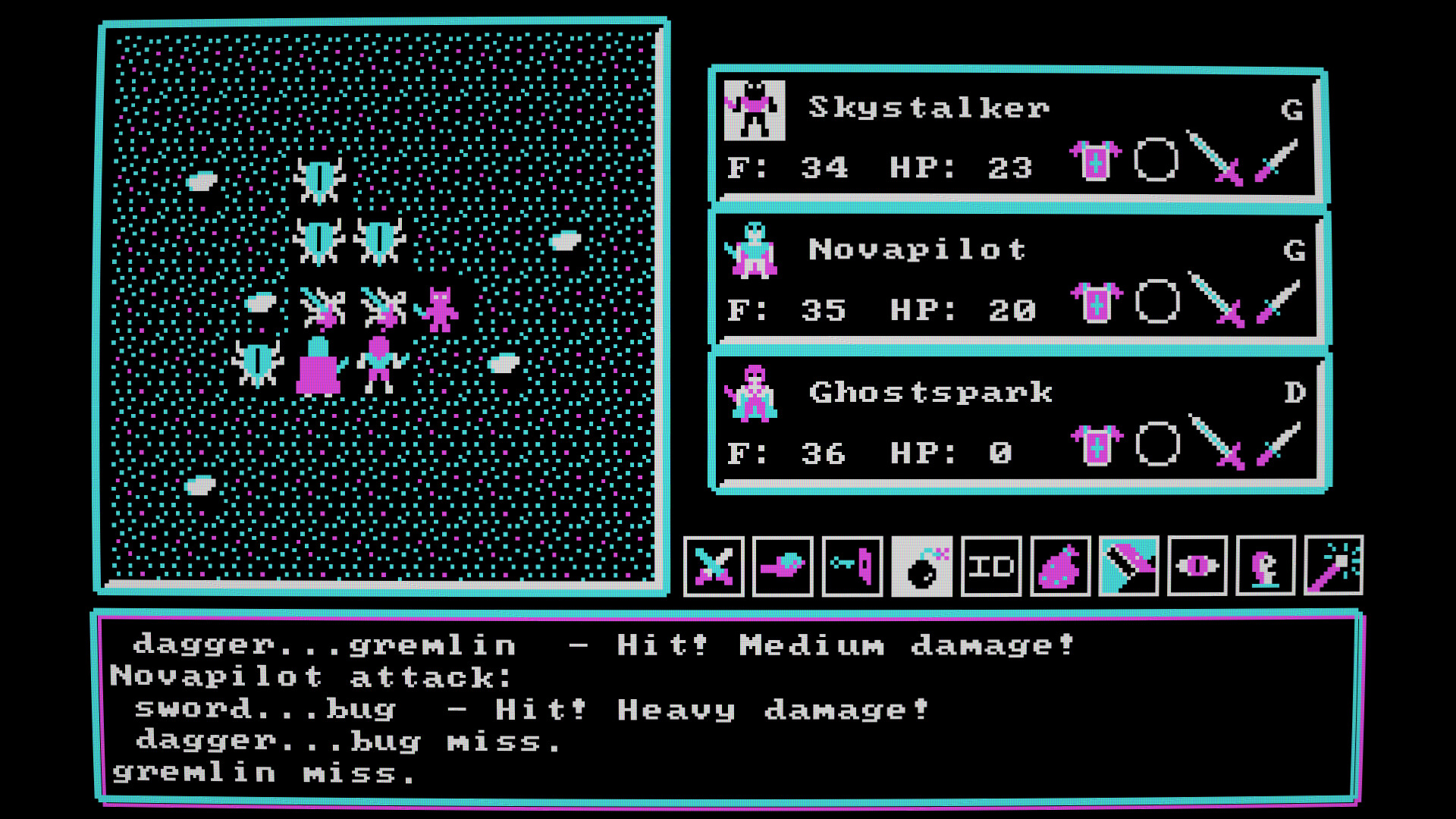Click the pointing hand interact icon
1456x819 pixels.
pos(783,567)
